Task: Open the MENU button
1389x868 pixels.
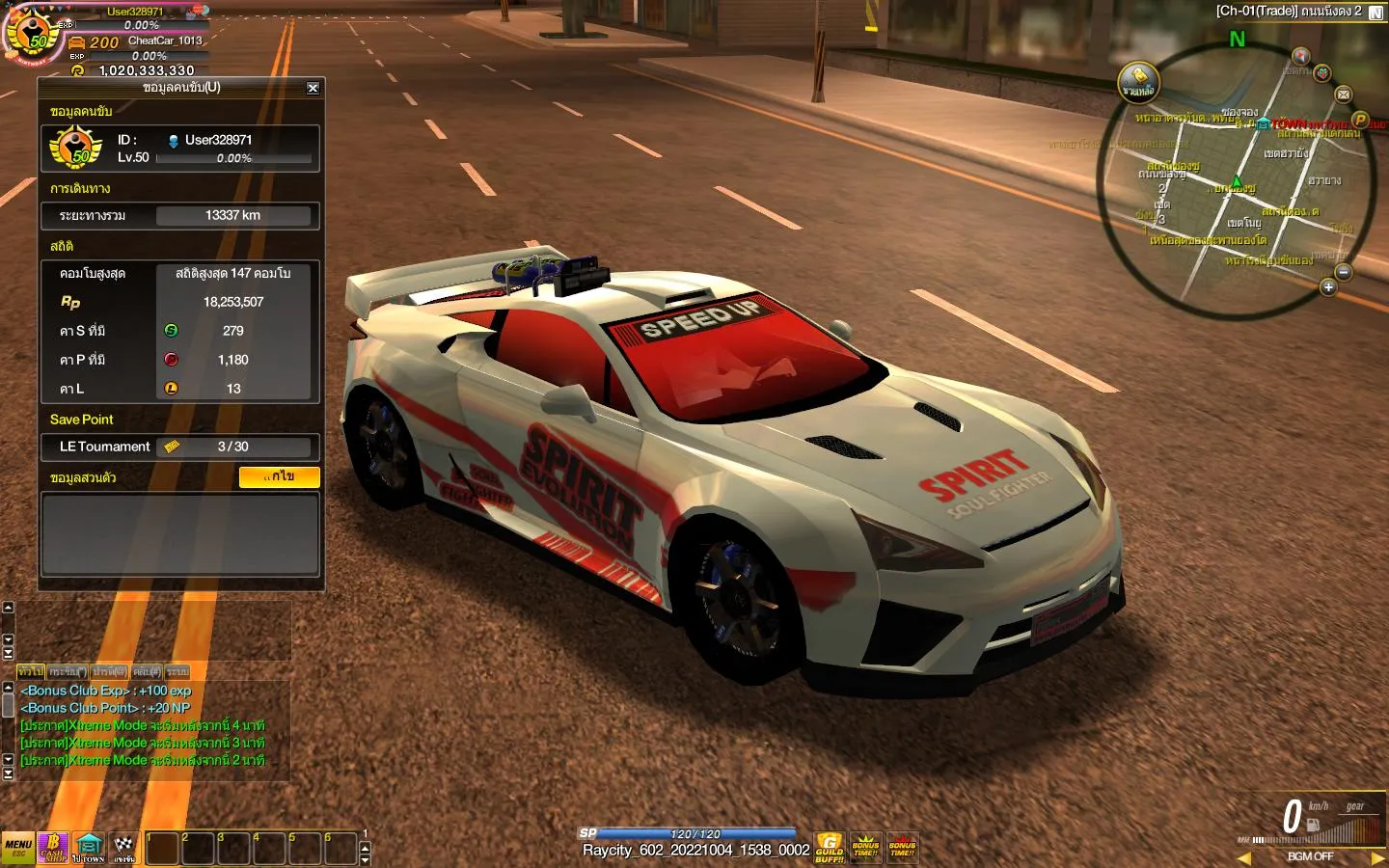Action: 17,848
